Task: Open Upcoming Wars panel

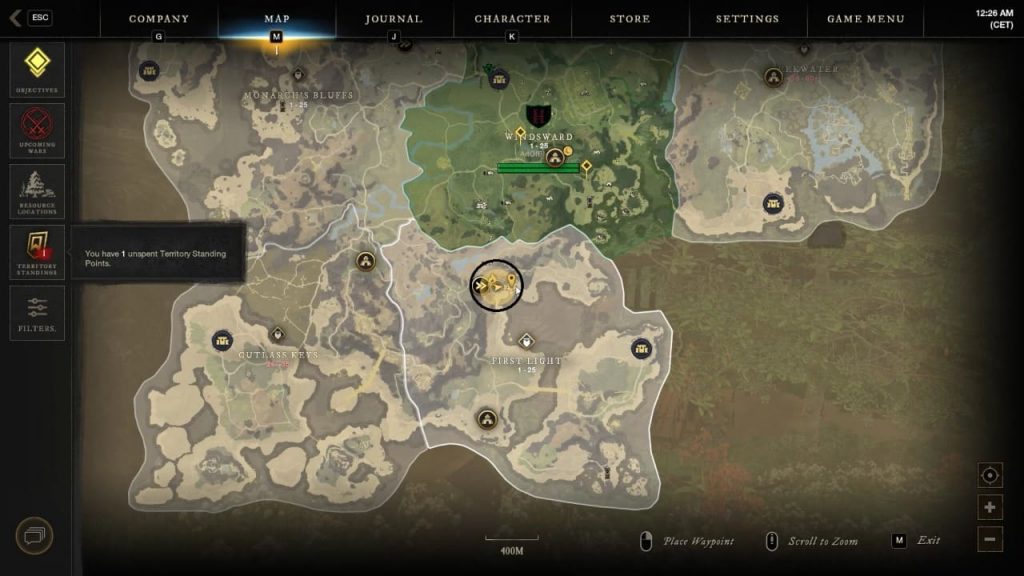Action: 37,130
